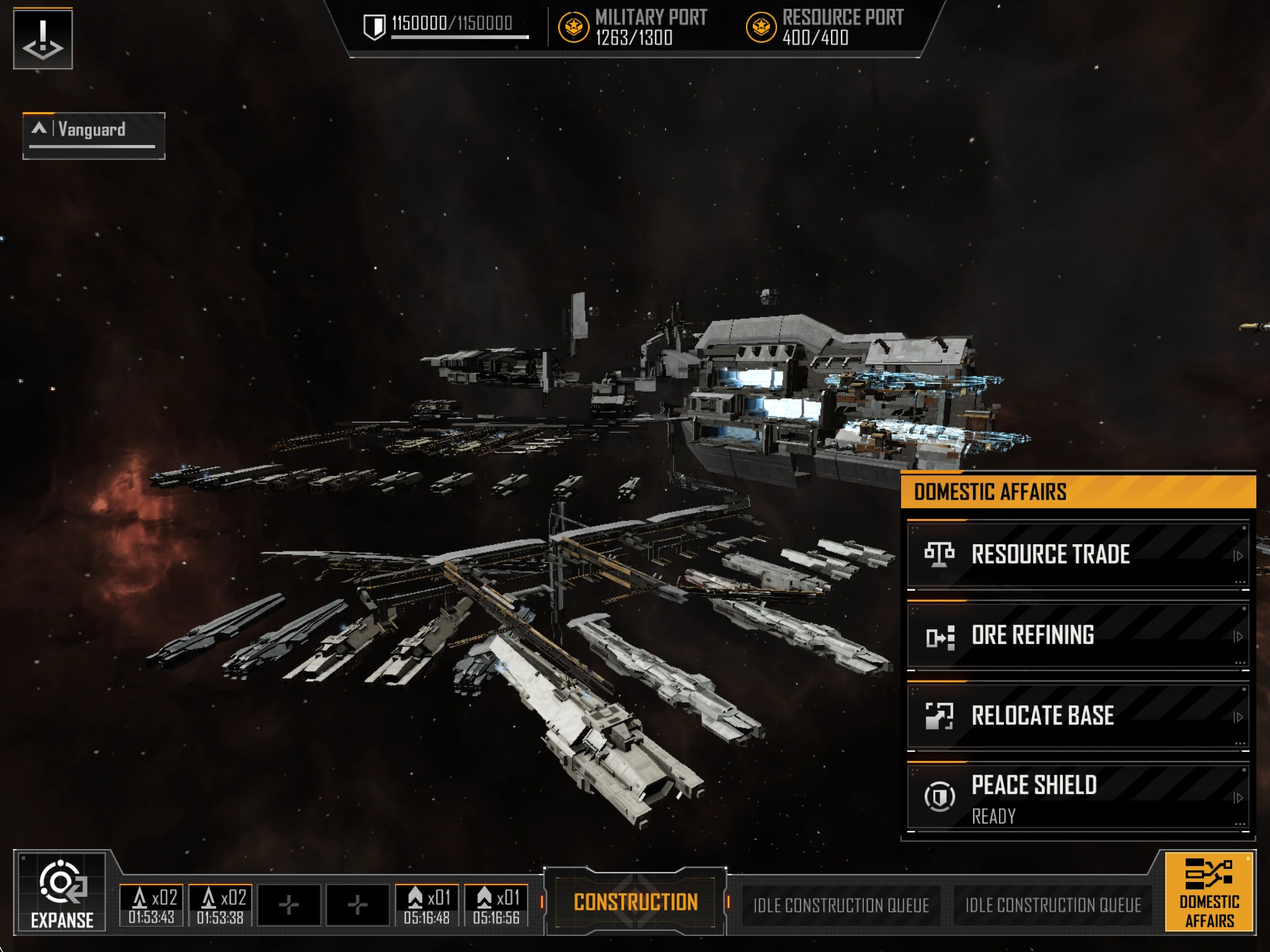The image size is (1270, 952).
Task: Open the Expanse view
Action: pos(62,892)
